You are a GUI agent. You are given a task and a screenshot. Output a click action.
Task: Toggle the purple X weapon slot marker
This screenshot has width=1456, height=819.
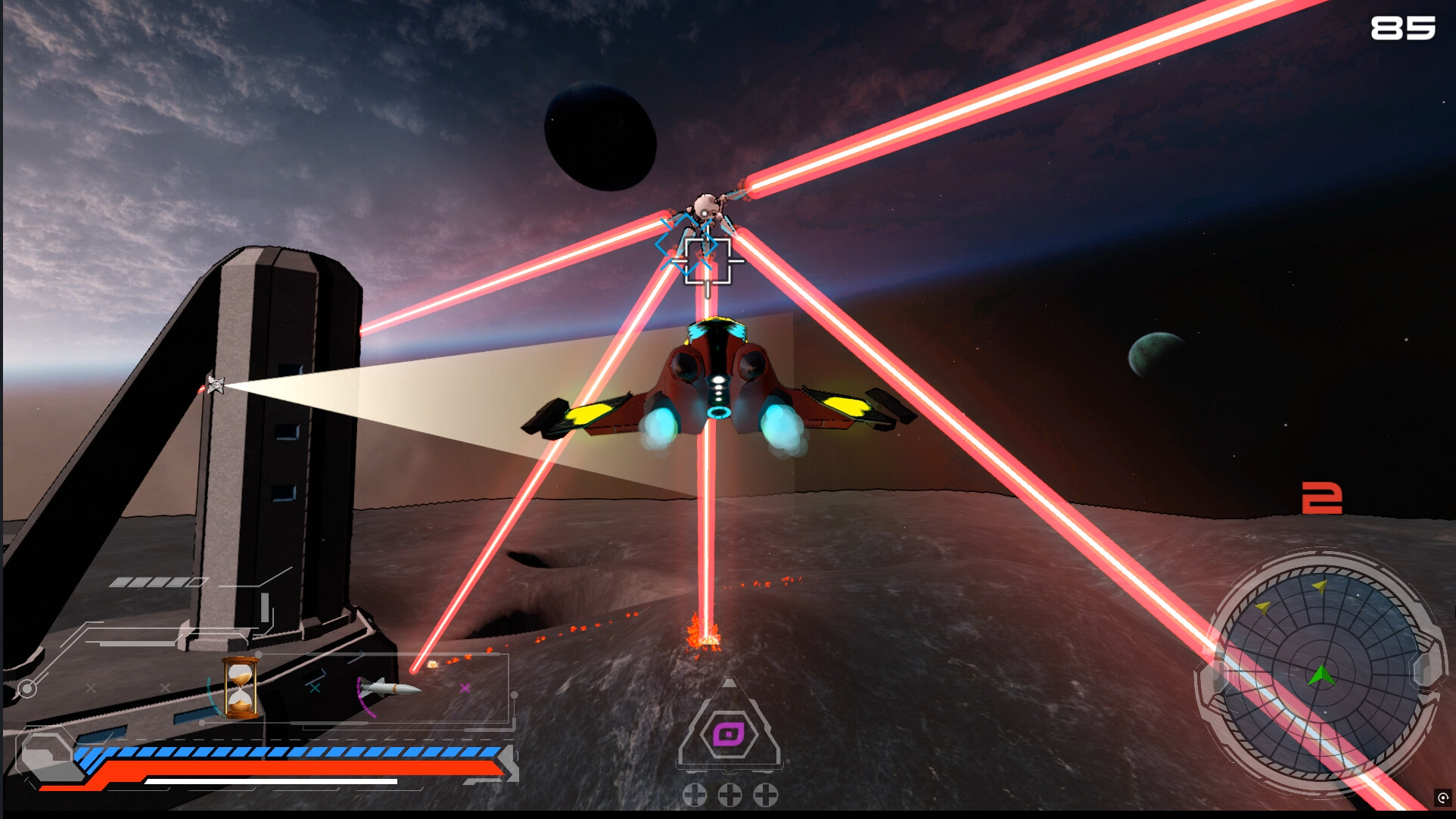point(464,688)
